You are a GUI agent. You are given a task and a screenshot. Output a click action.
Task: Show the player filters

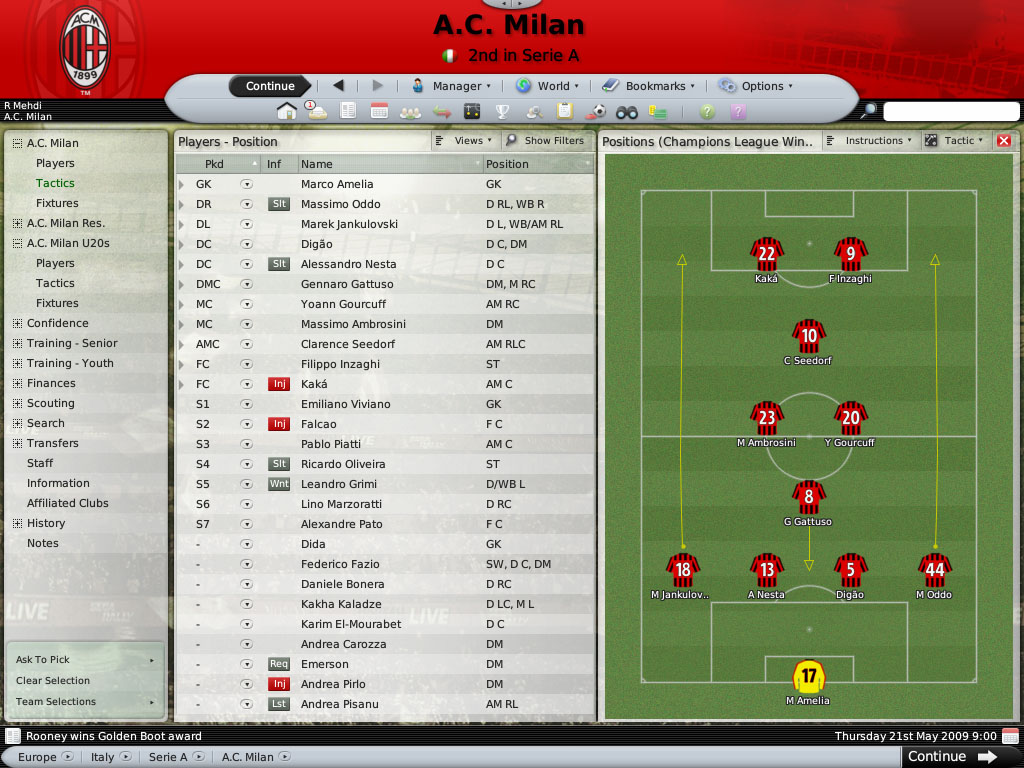[546, 141]
